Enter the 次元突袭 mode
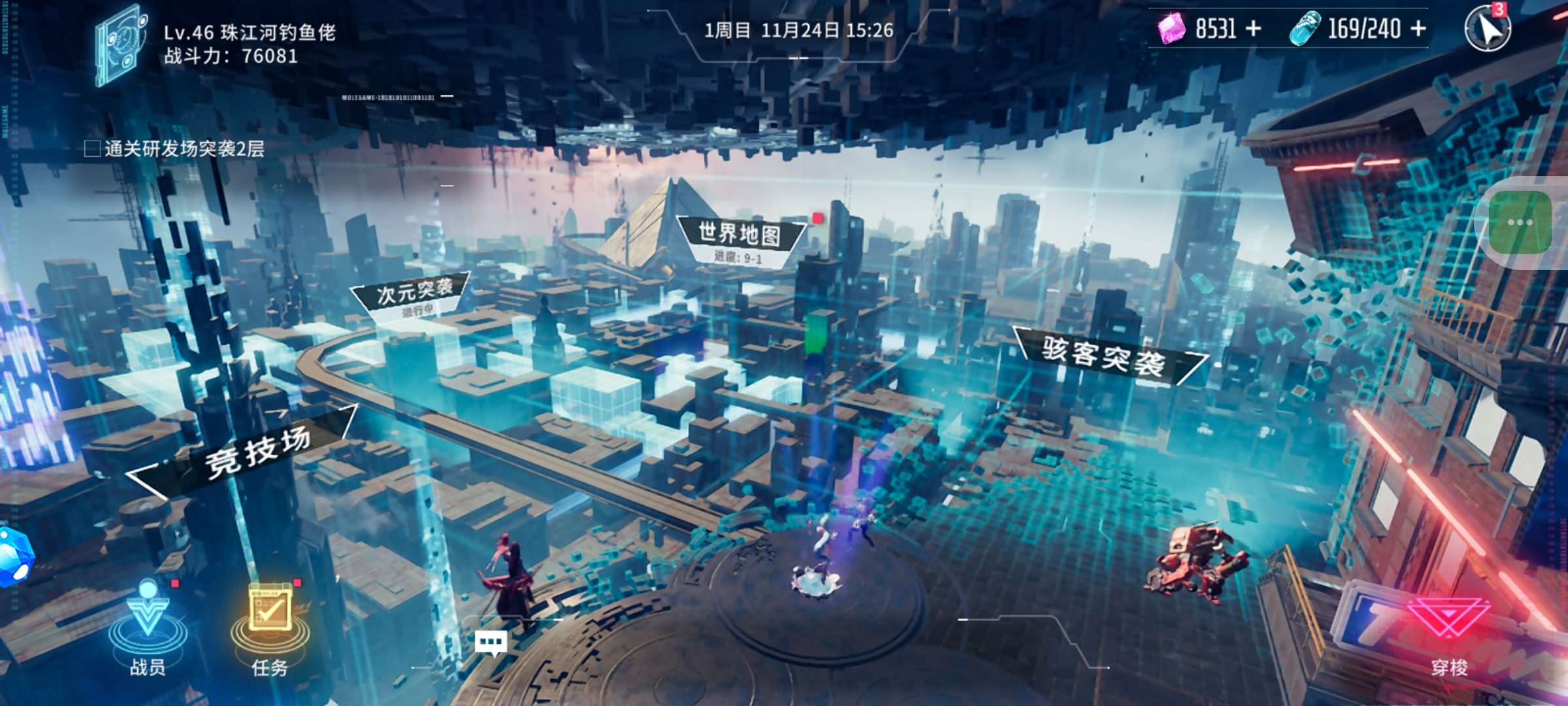The image size is (1568, 706). click(414, 293)
